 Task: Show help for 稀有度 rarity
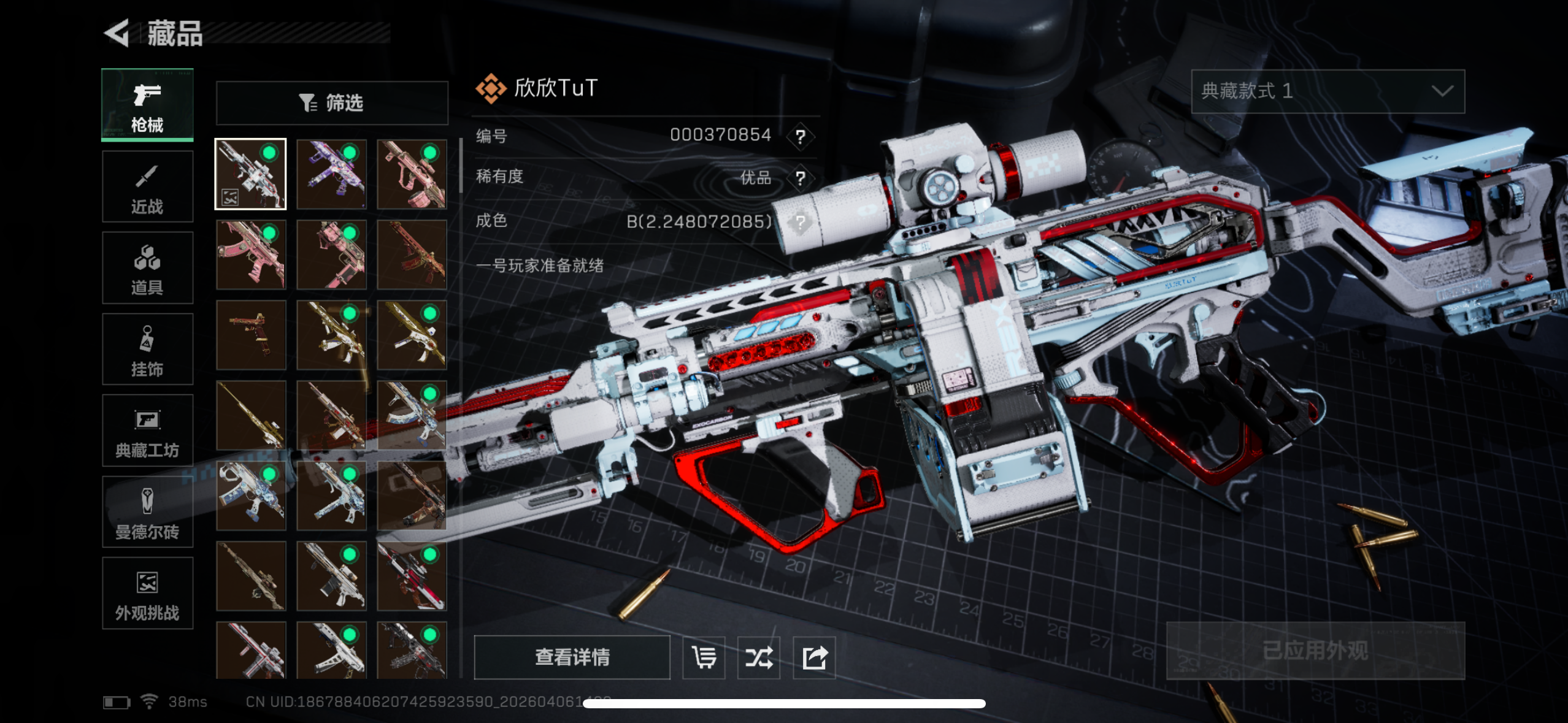(x=800, y=178)
